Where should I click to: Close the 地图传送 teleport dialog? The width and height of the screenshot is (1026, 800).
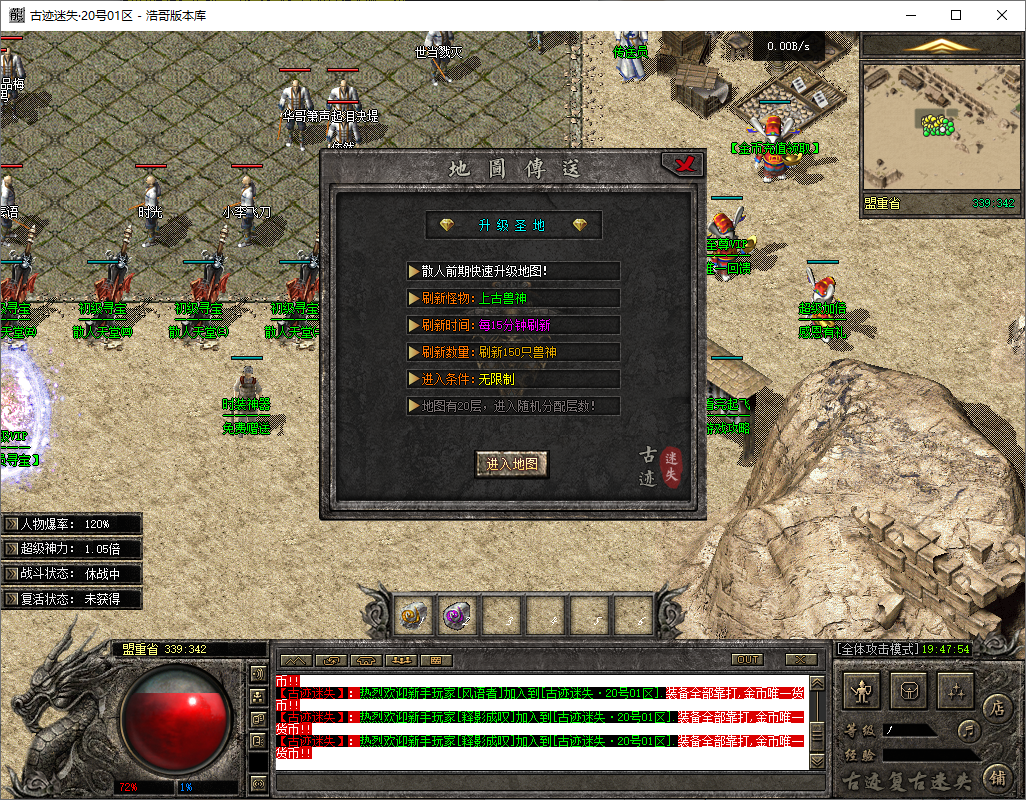(x=684, y=165)
